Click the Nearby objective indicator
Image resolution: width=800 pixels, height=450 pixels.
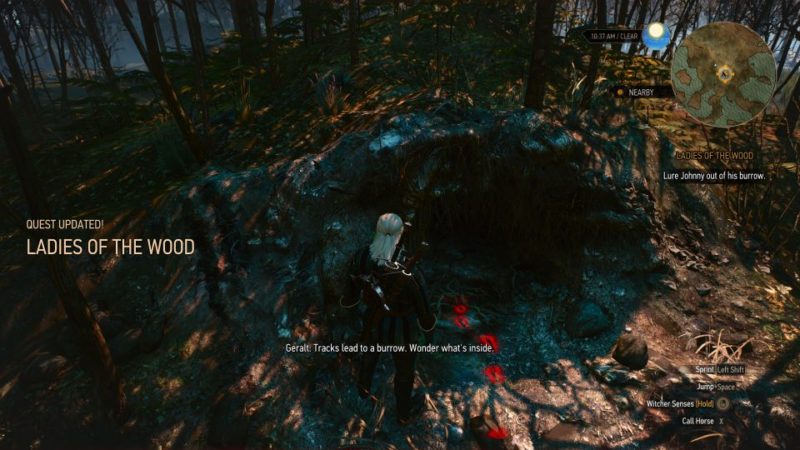[636, 92]
